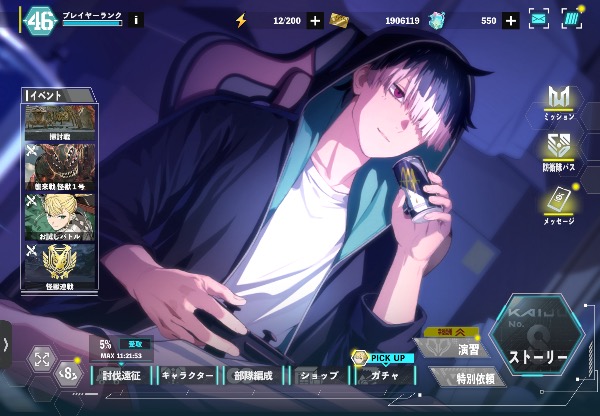Open the ミッション (Mission) icon

[558, 104]
